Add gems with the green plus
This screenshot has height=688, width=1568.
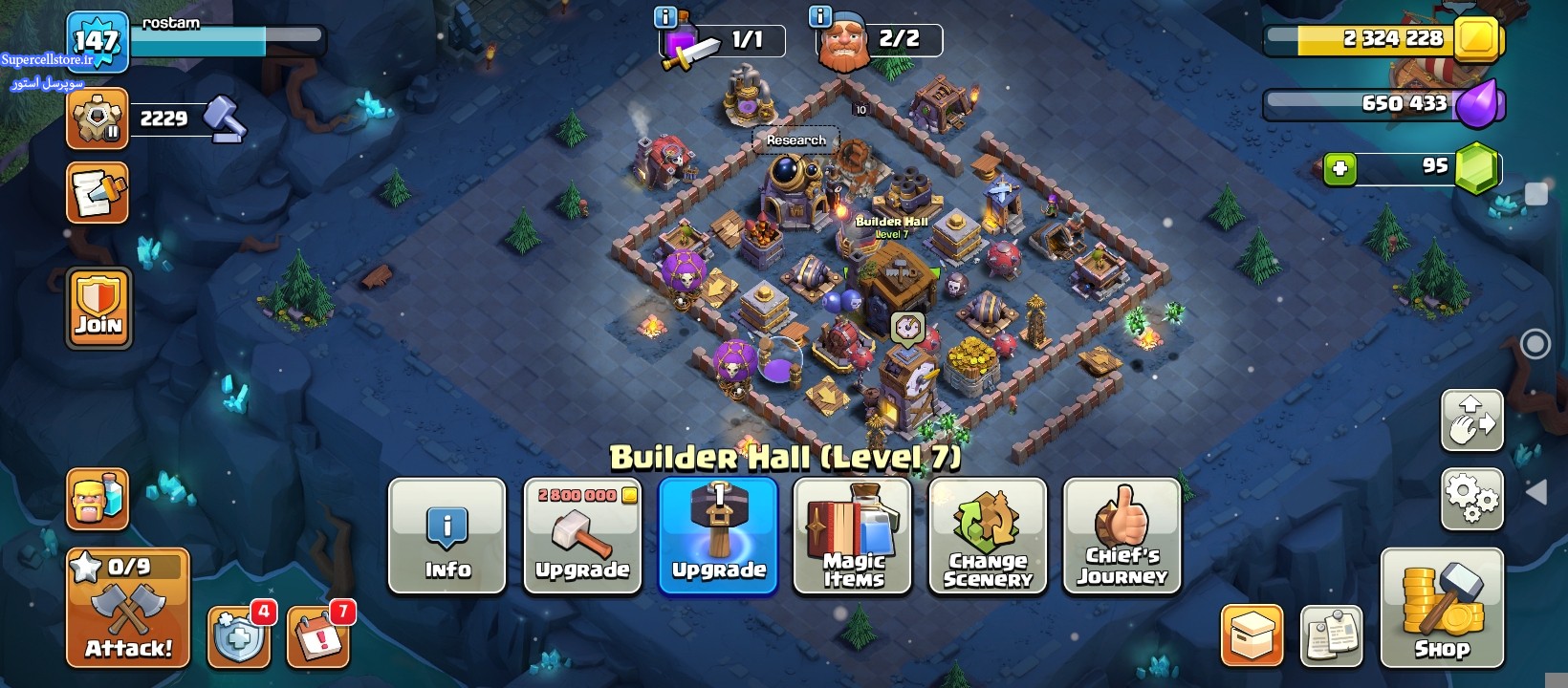coord(1339,169)
